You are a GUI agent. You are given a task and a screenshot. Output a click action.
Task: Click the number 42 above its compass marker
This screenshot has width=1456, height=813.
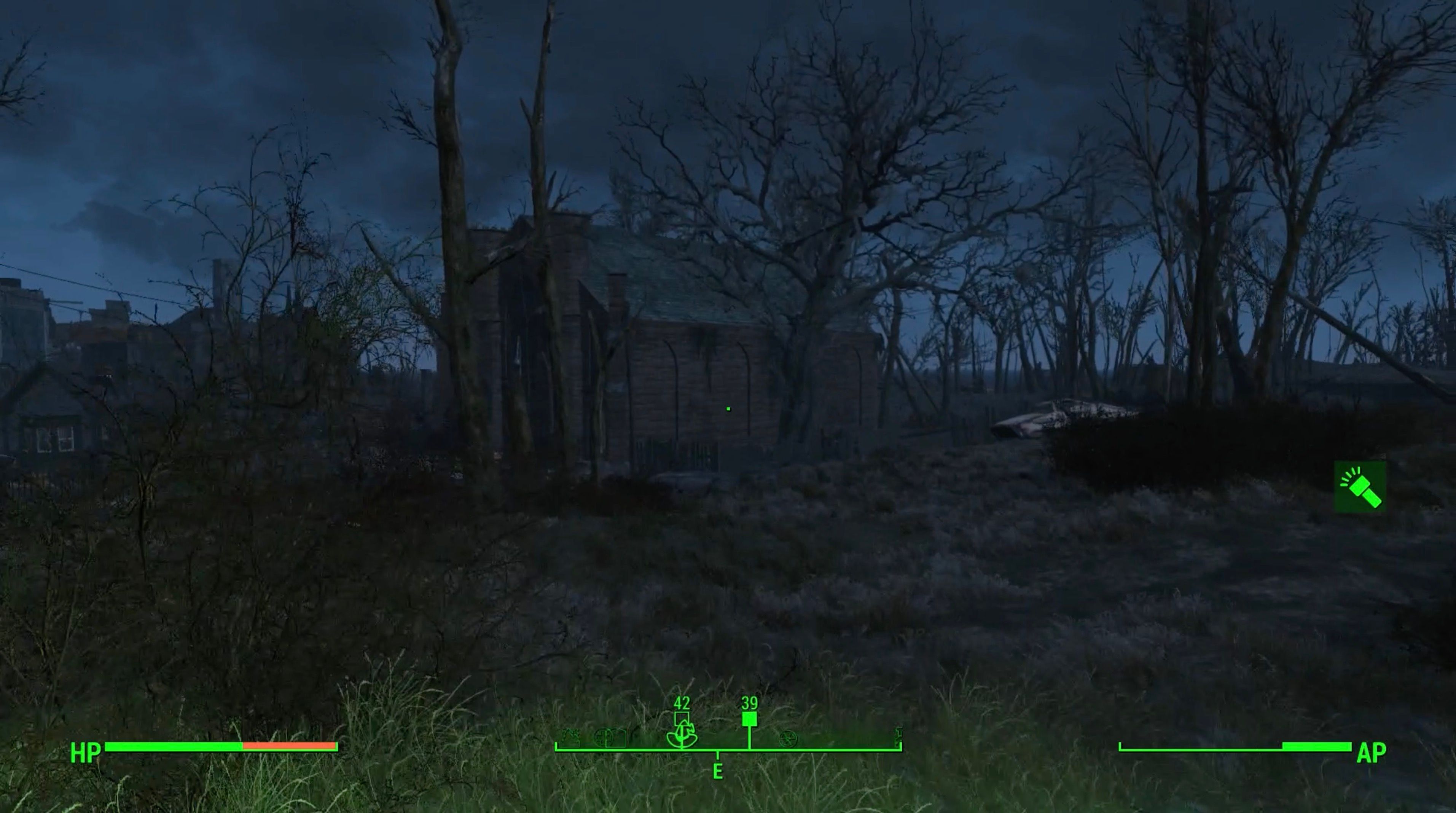pos(682,703)
